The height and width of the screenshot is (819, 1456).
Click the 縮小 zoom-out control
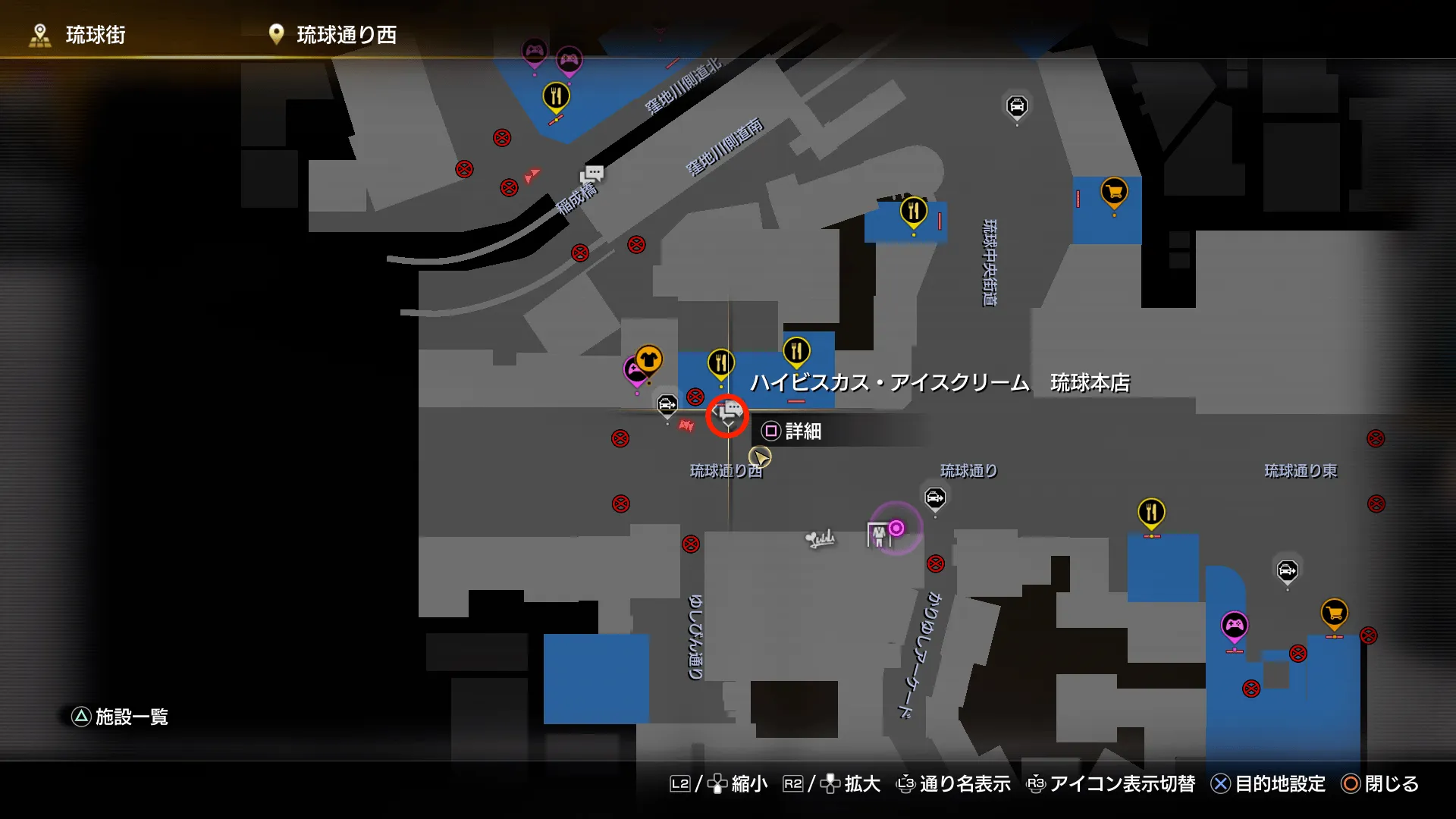point(747,784)
